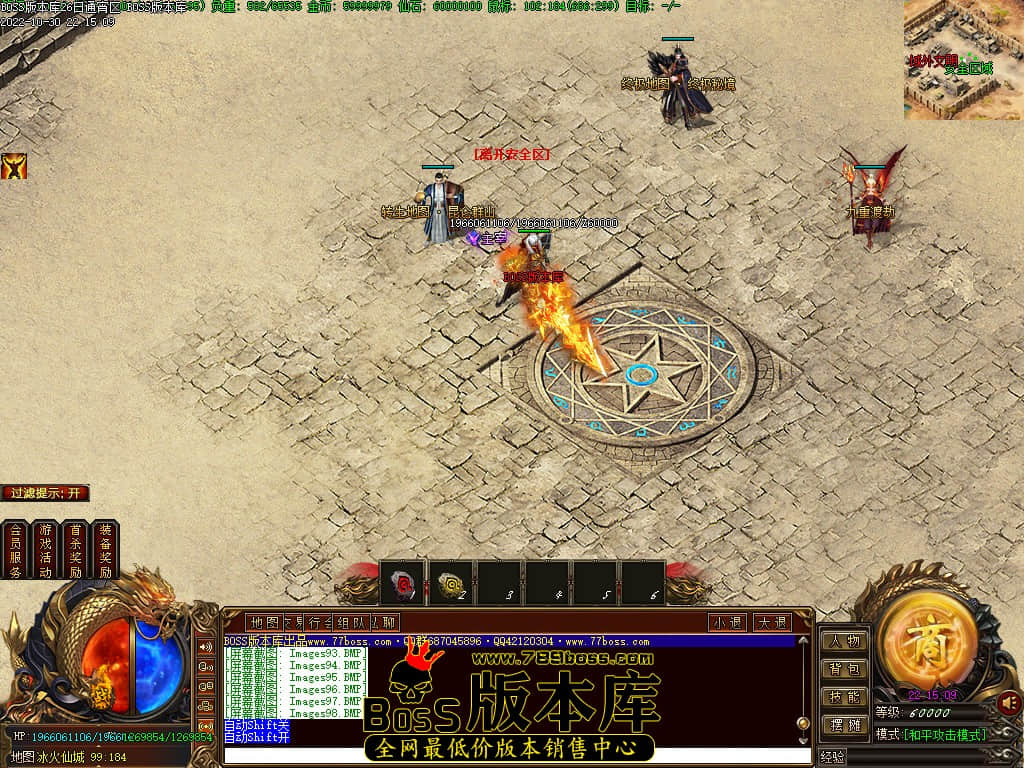Toggle the red sound speaker button
Image resolution: width=1024 pixels, height=768 pixels.
1009,703
